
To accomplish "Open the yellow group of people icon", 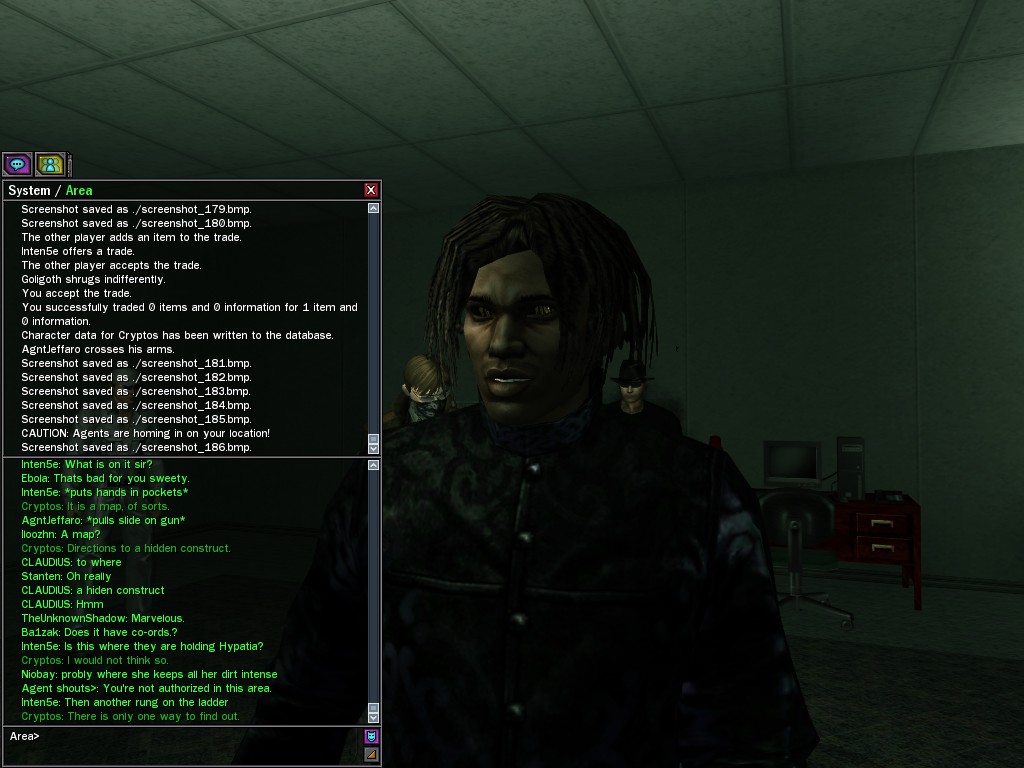I will (50, 164).
